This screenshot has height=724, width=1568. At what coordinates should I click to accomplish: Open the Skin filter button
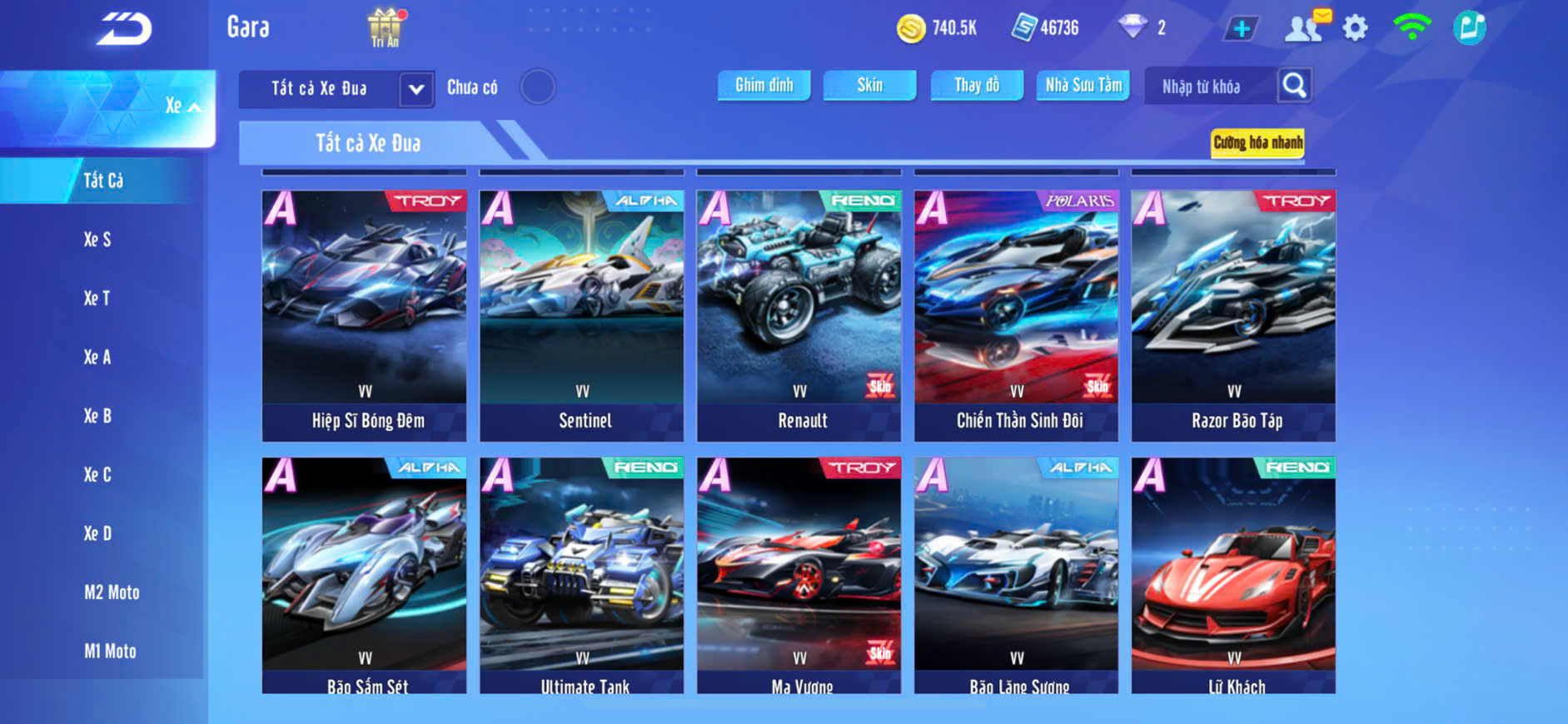tap(869, 85)
